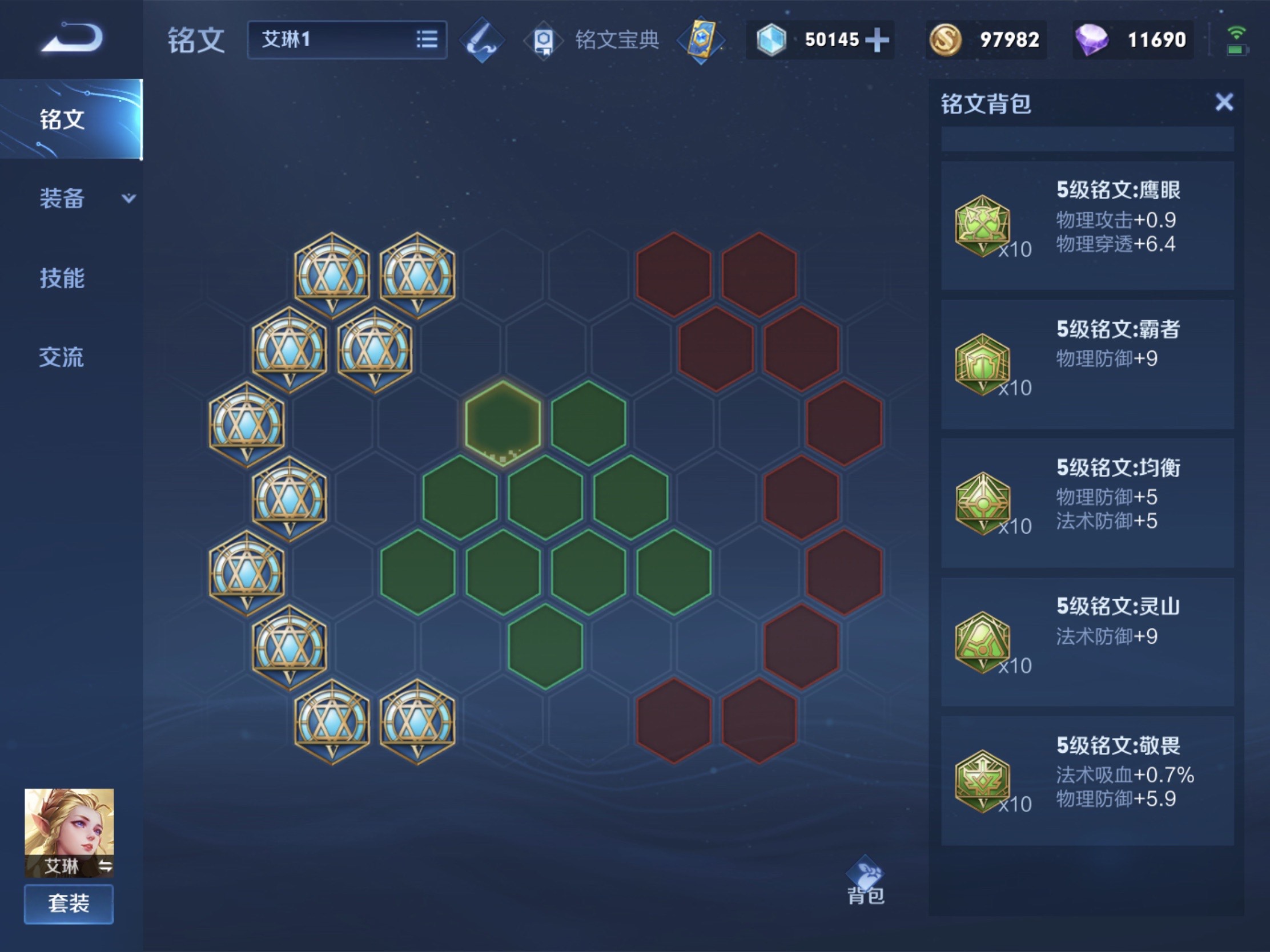Viewport: 1270px width, 952px height.
Task: Open the 艾琳1 rune page dropdown
Action: (347, 39)
